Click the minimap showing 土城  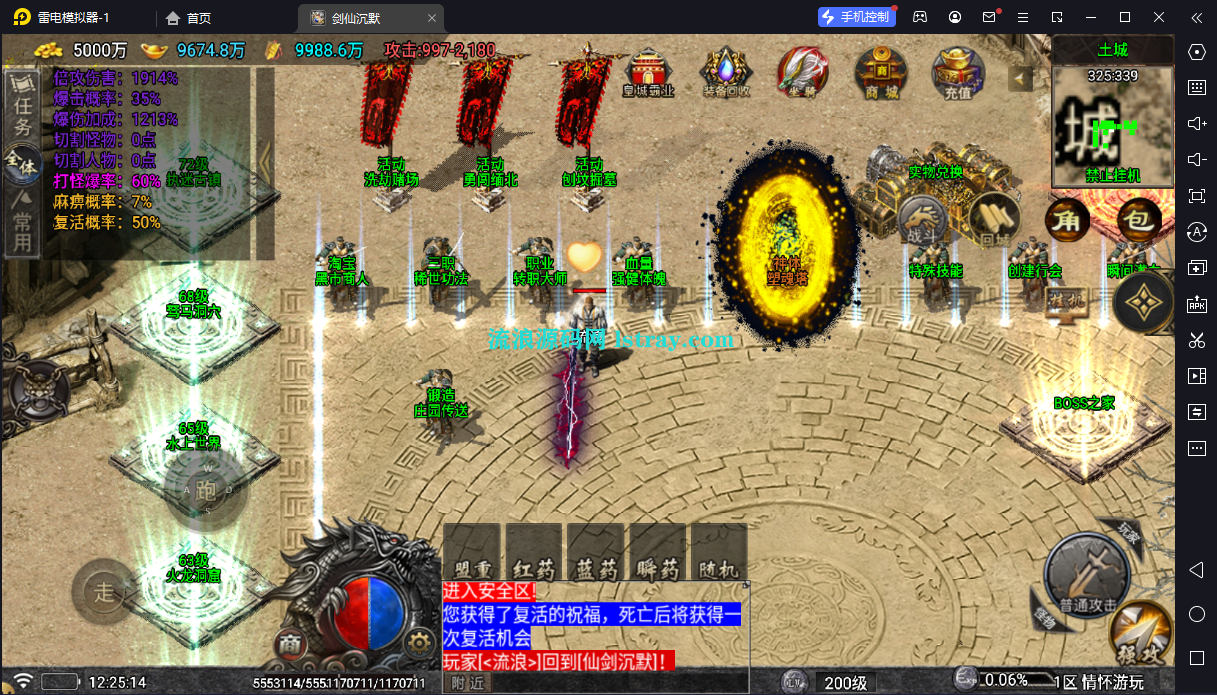tap(1112, 122)
